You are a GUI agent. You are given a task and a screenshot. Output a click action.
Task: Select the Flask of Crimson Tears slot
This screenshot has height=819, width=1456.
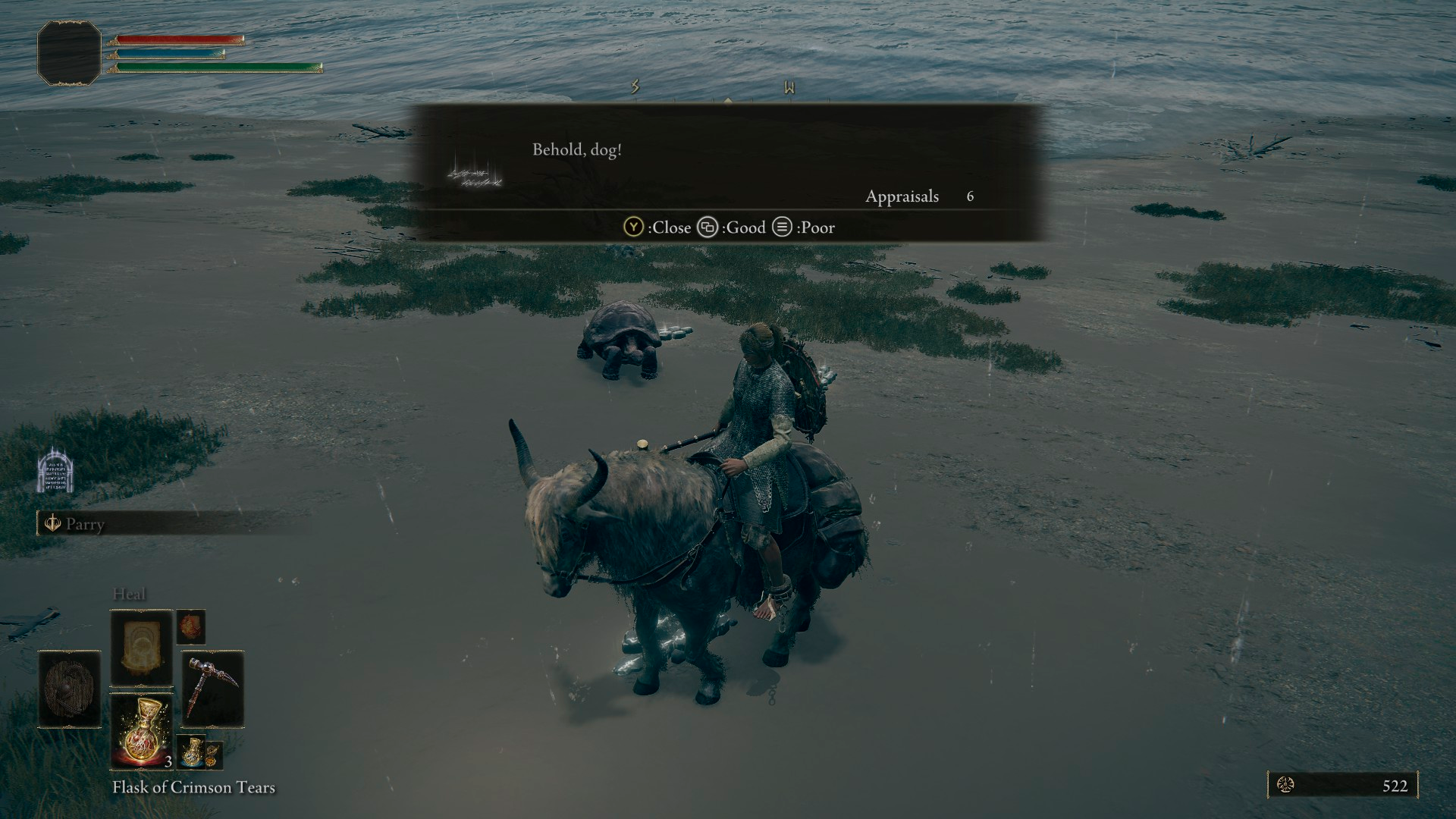pos(142,731)
